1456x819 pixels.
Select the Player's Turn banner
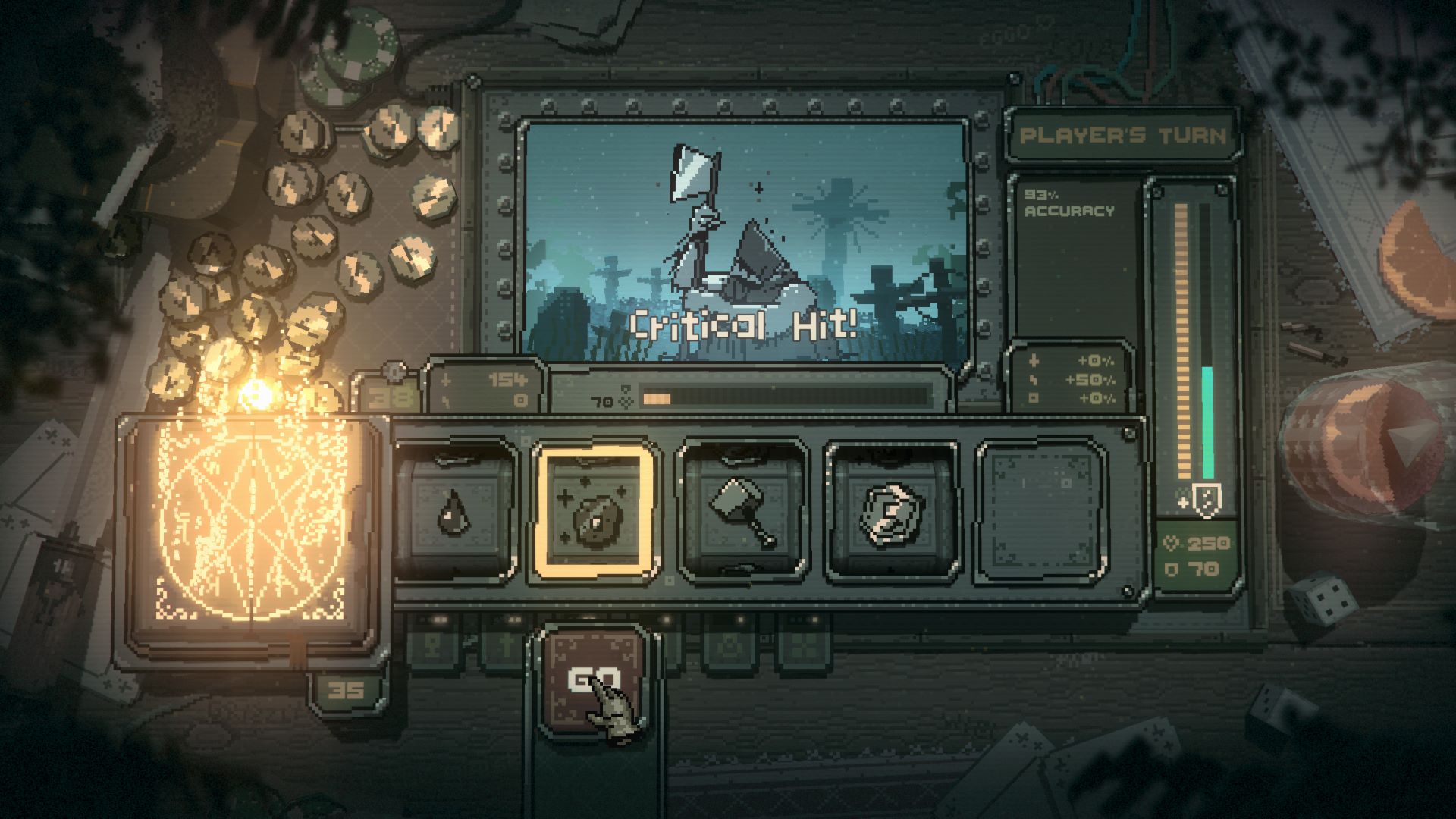(1124, 134)
